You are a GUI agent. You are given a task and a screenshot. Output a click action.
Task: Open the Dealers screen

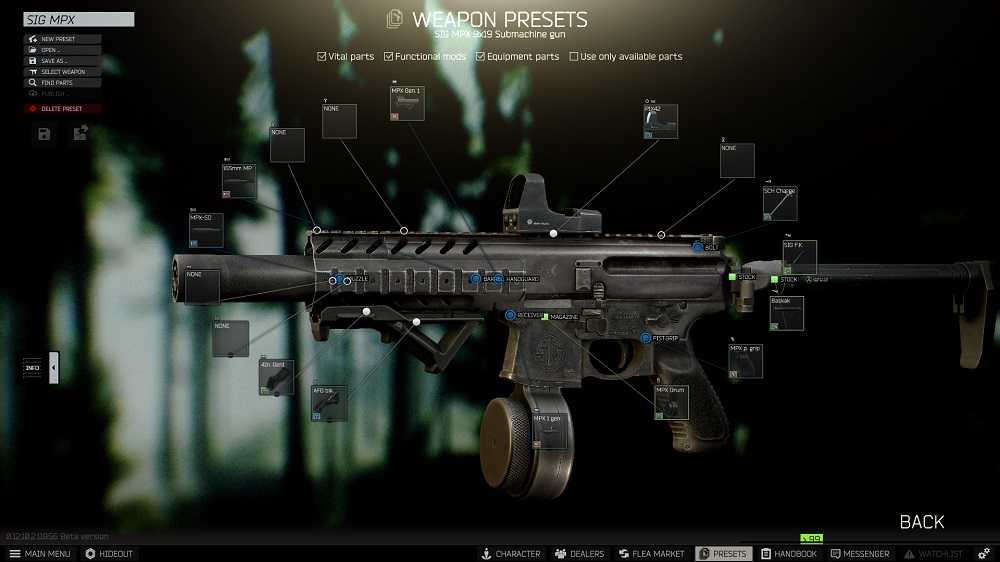click(x=580, y=554)
